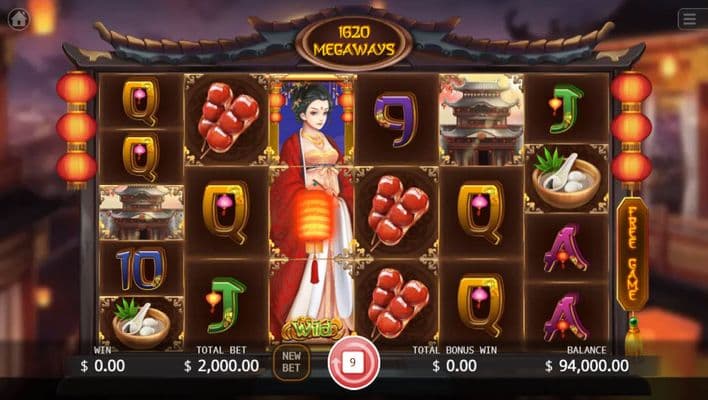
Task: Open the hamburger menu
Action: click(x=689, y=19)
